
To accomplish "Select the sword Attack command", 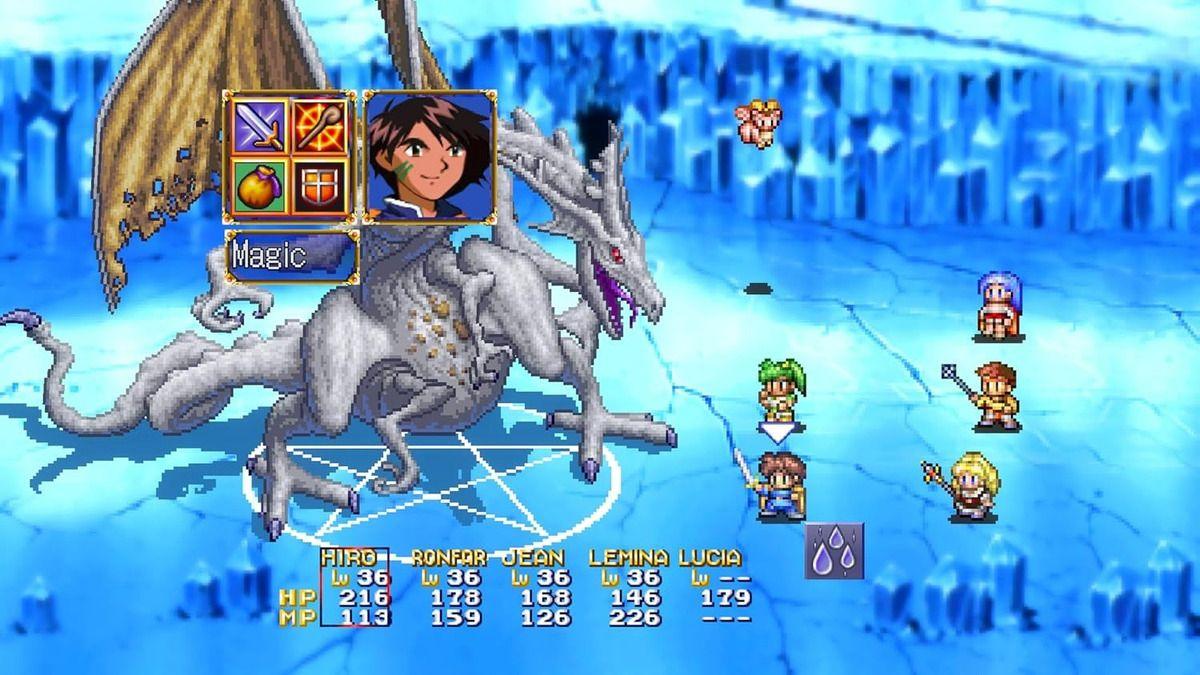I will pyautogui.click(x=260, y=126).
